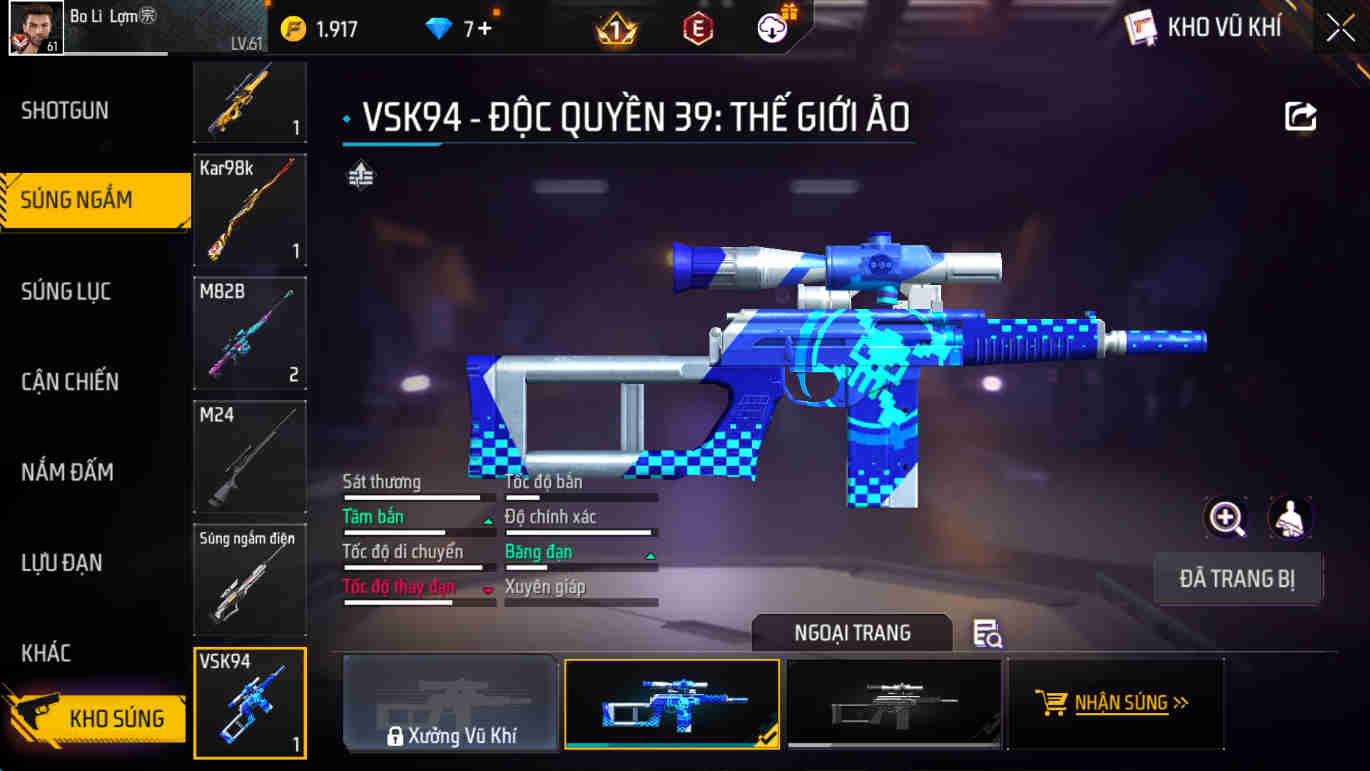Choose the default black VSK94 skin
This screenshot has width=1370, height=771.
pyautogui.click(x=893, y=703)
